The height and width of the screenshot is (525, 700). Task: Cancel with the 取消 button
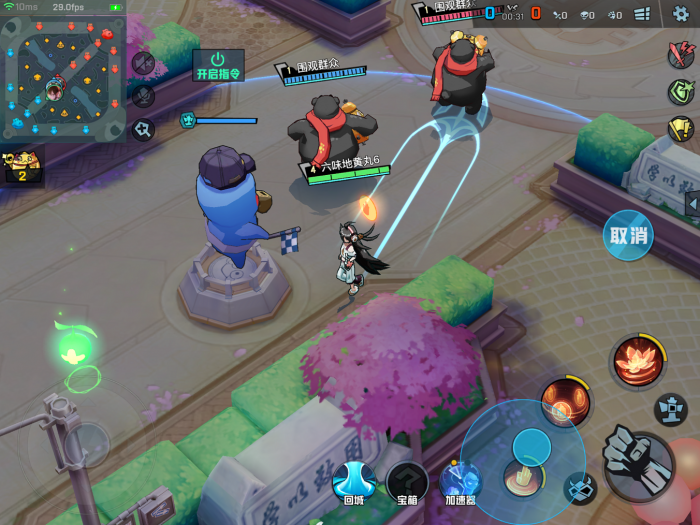[628, 236]
